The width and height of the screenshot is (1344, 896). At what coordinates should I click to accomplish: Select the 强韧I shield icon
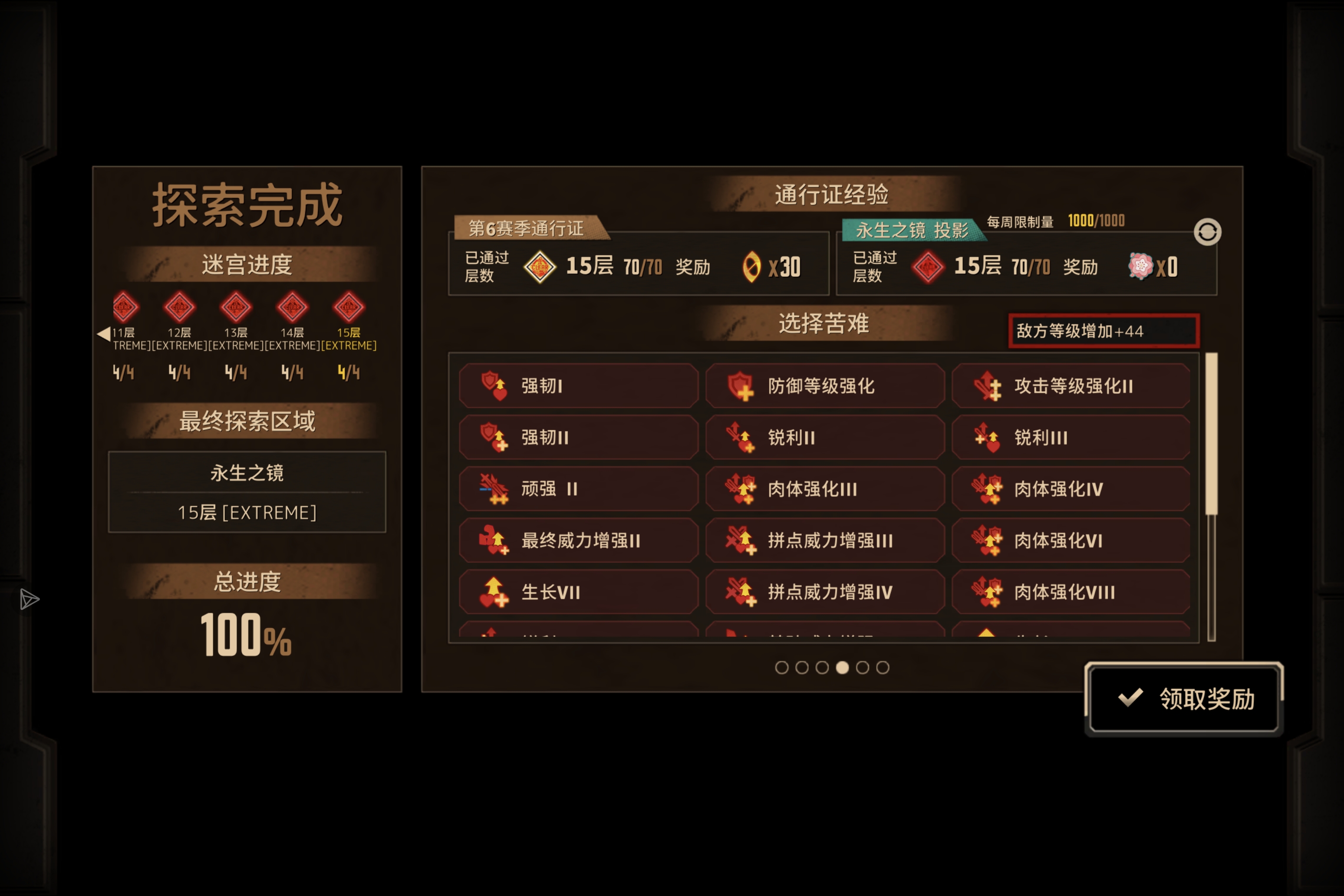(x=494, y=386)
